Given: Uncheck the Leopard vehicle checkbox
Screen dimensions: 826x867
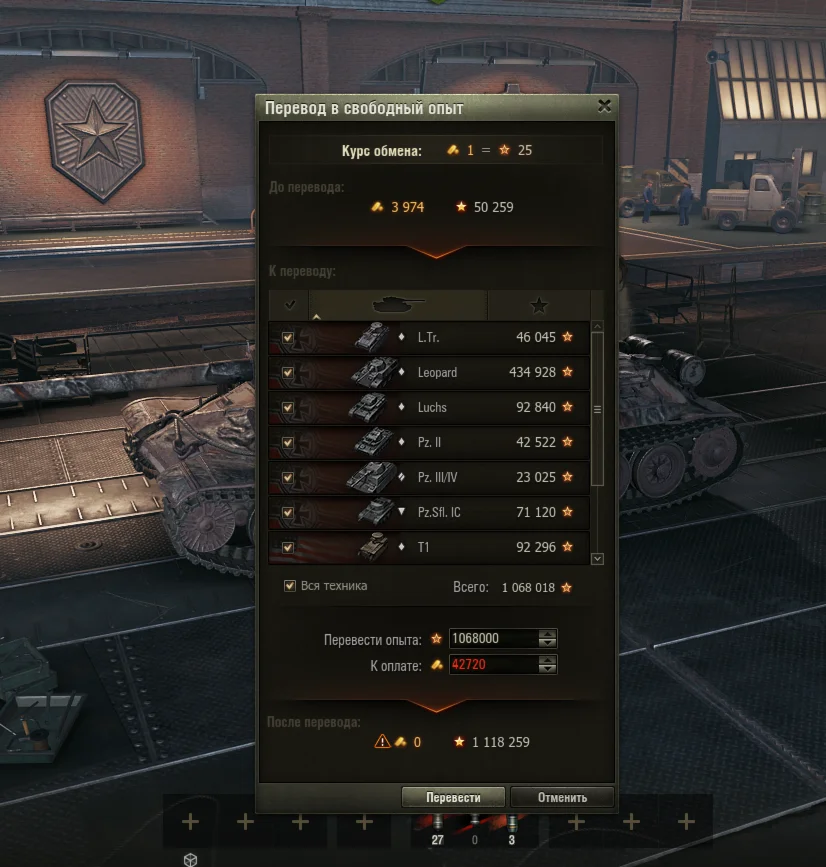Looking at the screenshot, I should (288, 373).
